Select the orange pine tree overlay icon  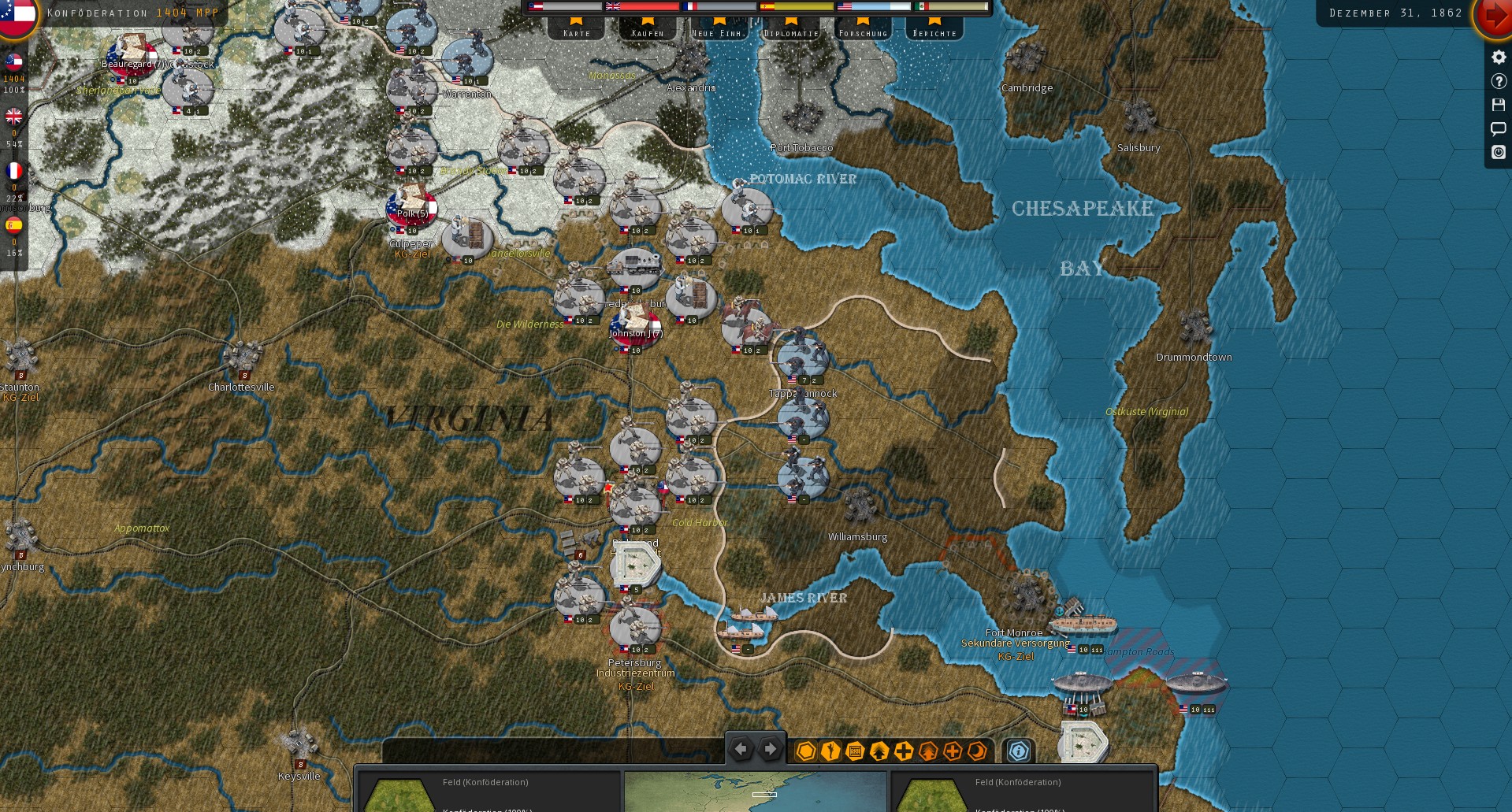928,752
